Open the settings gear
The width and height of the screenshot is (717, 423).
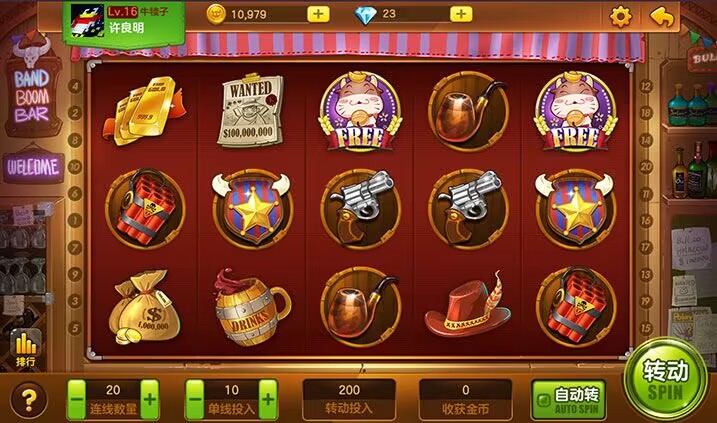[x=621, y=16]
